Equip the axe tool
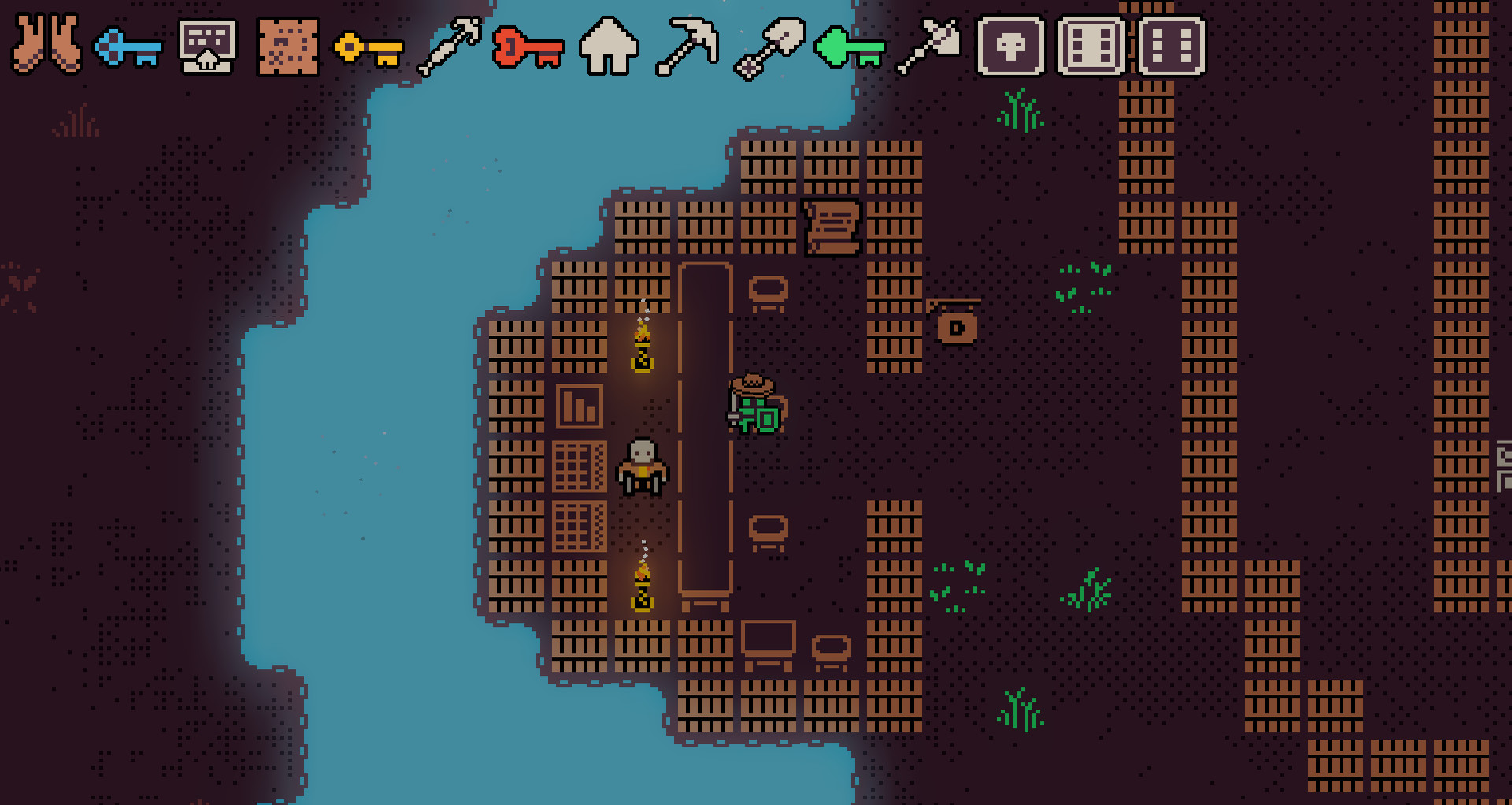This screenshot has height=805, width=1512. [x=930, y=47]
